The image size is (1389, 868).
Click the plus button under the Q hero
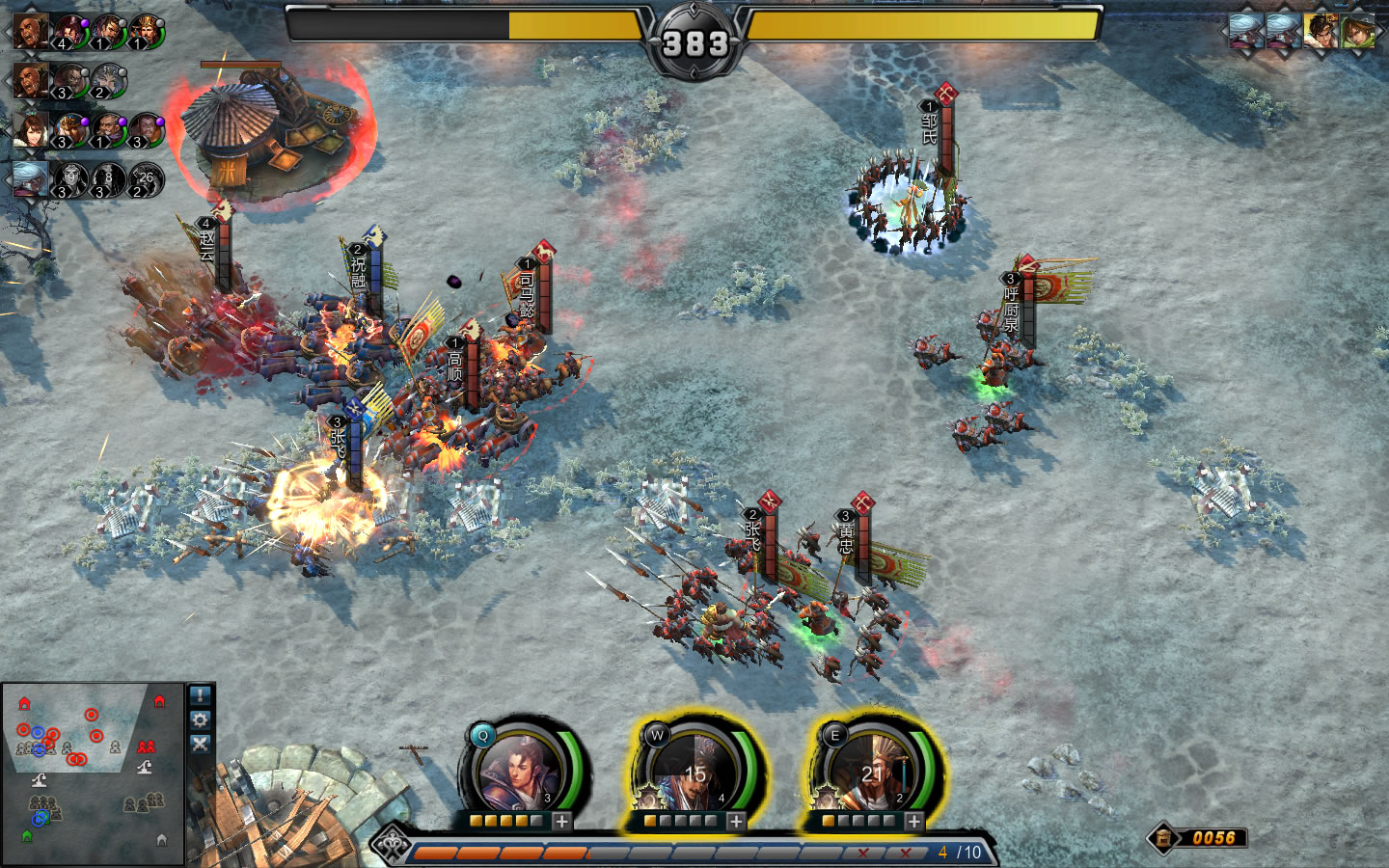click(x=562, y=822)
